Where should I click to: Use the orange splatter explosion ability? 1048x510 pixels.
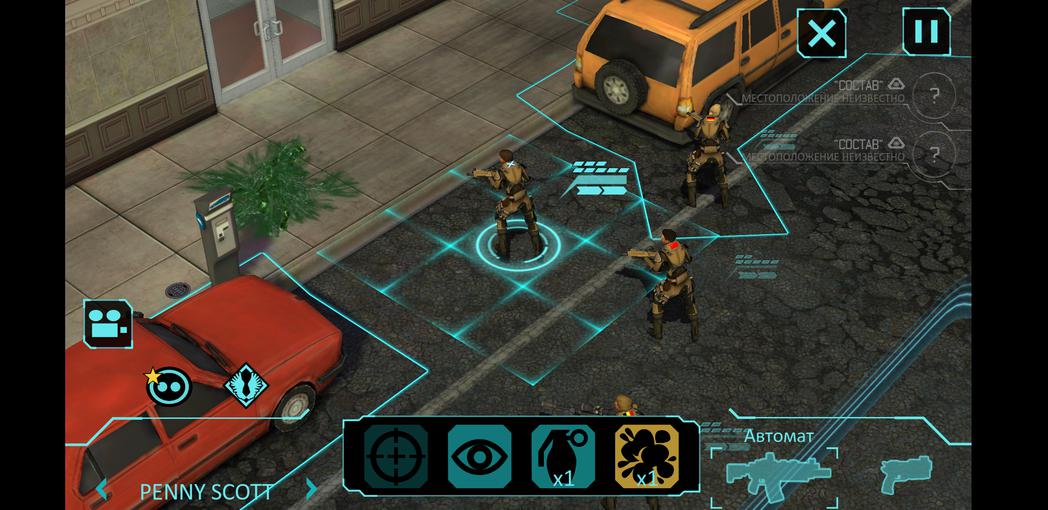point(646,458)
